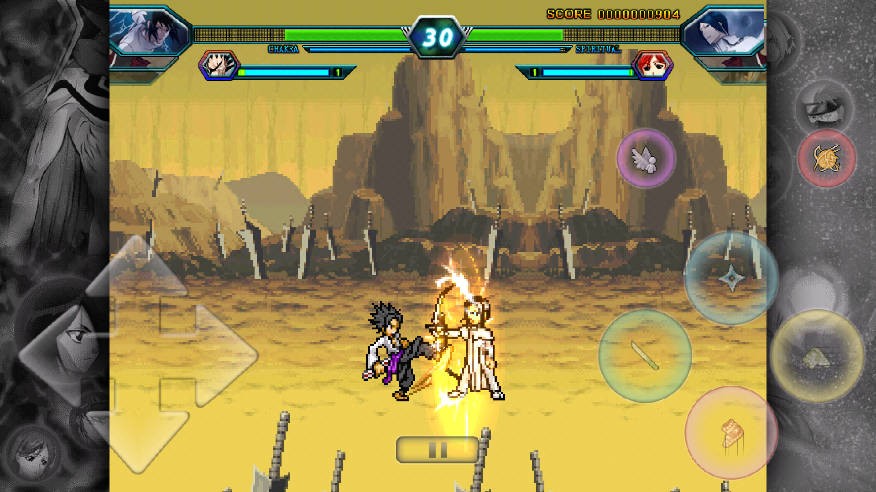Tap the left arrow on the d-pad
876x492 pixels.
pyautogui.click(x=60, y=352)
